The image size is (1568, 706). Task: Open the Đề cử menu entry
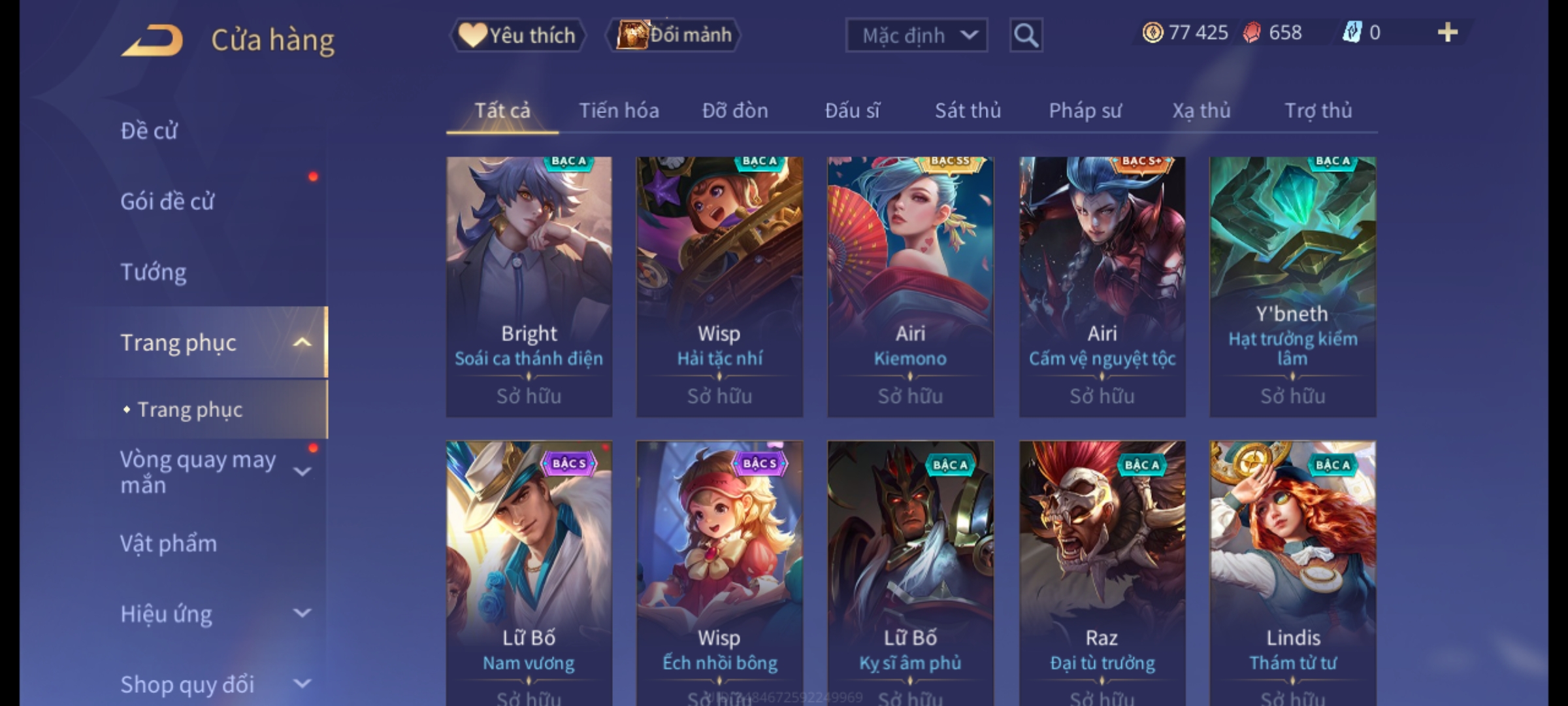(x=149, y=131)
